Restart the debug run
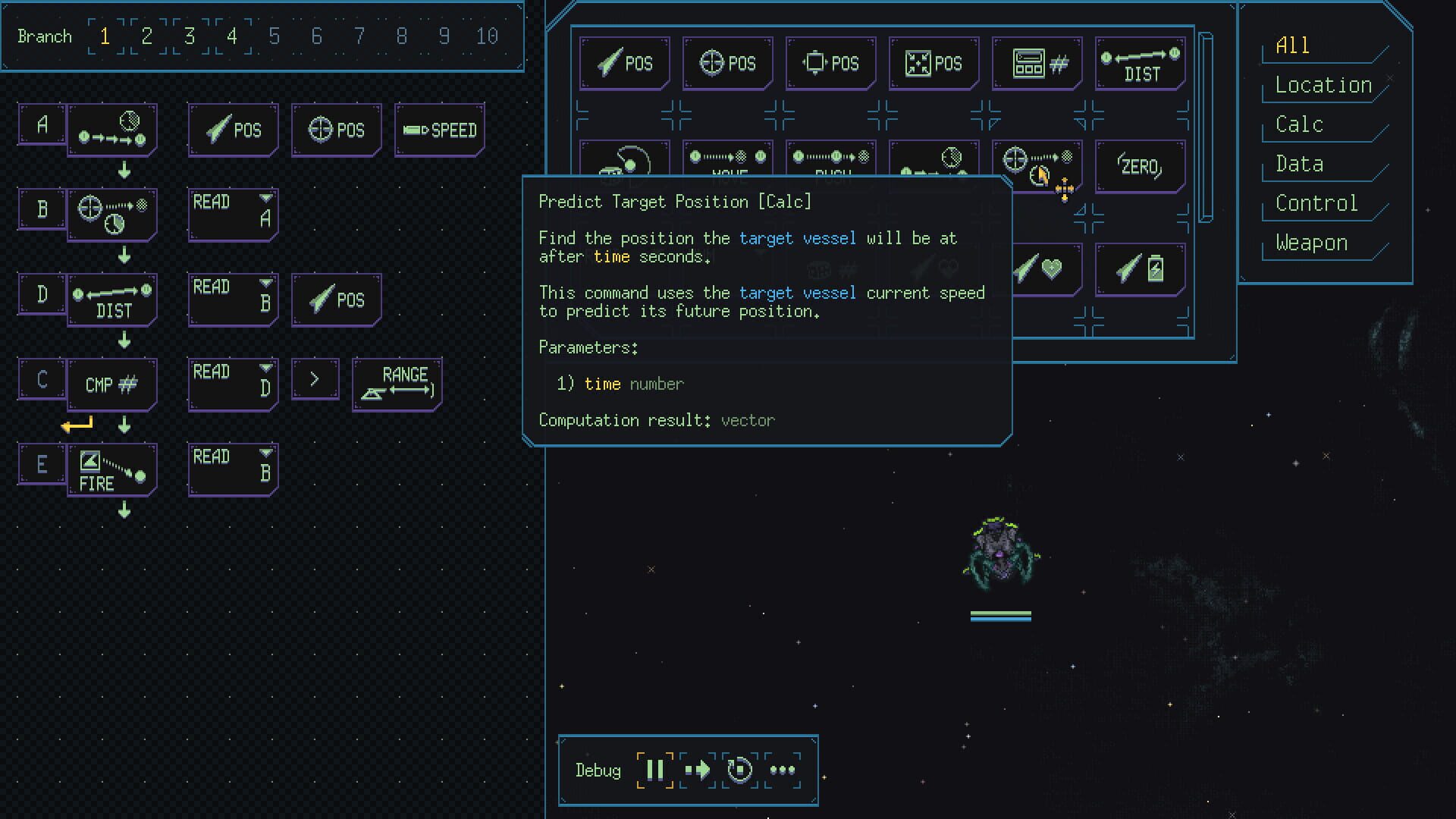1456x819 pixels. [738, 770]
